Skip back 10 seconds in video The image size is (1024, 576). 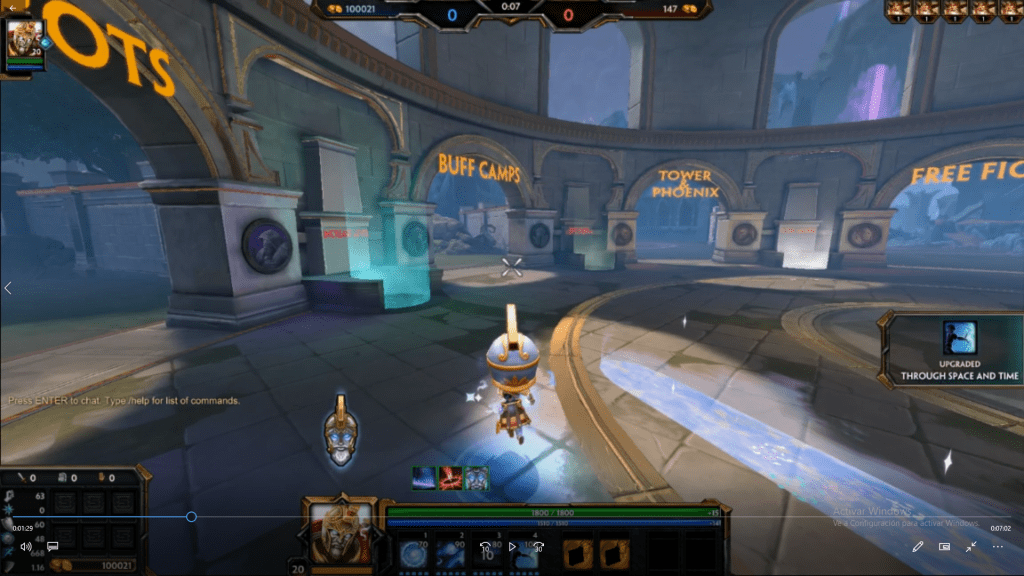[485, 547]
